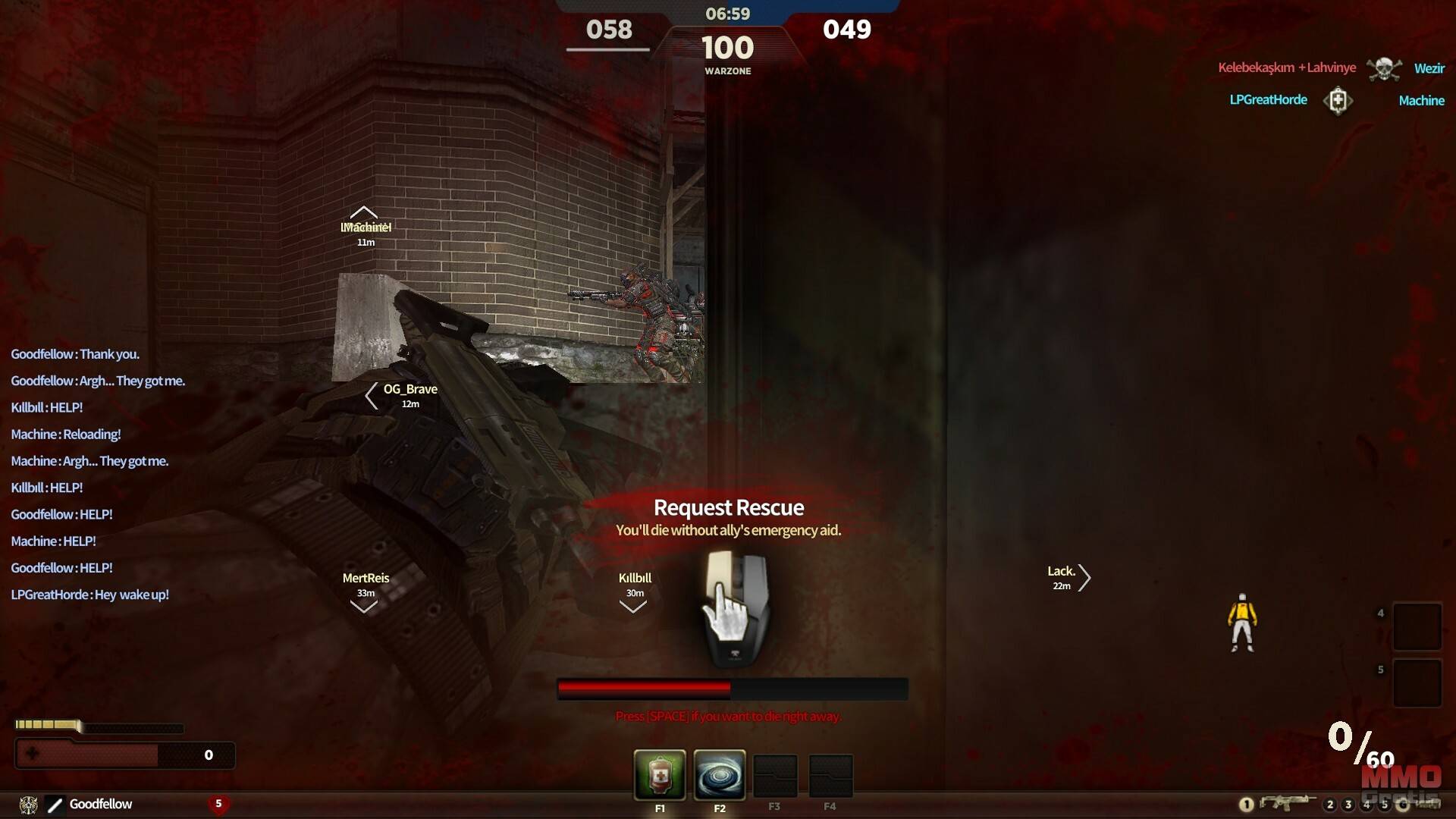
Task: Click the LPGreatHorde name in kill feed
Action: tap(1268, 100)
